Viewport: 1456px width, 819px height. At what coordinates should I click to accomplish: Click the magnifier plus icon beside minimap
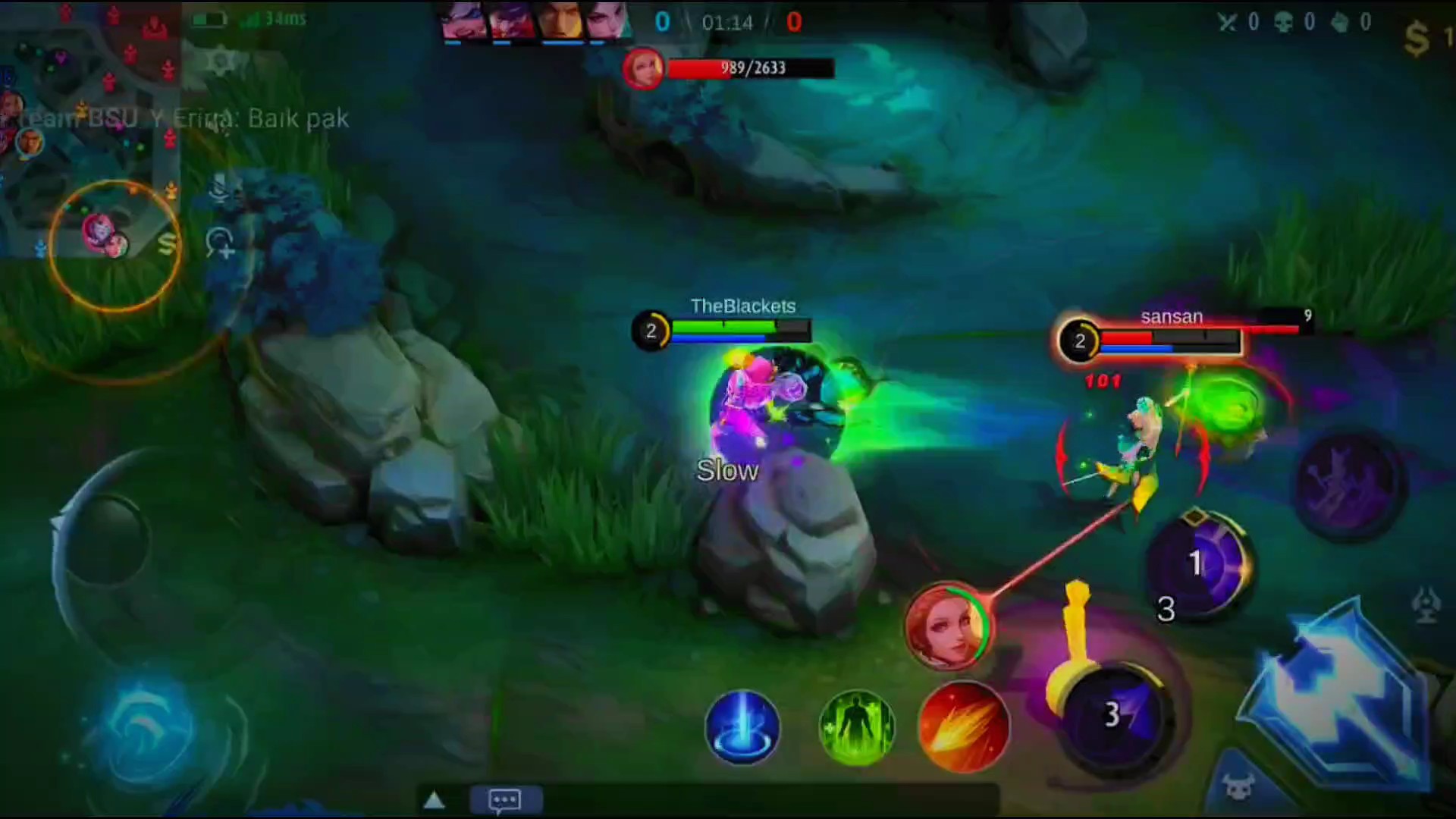tap(220, 243)
